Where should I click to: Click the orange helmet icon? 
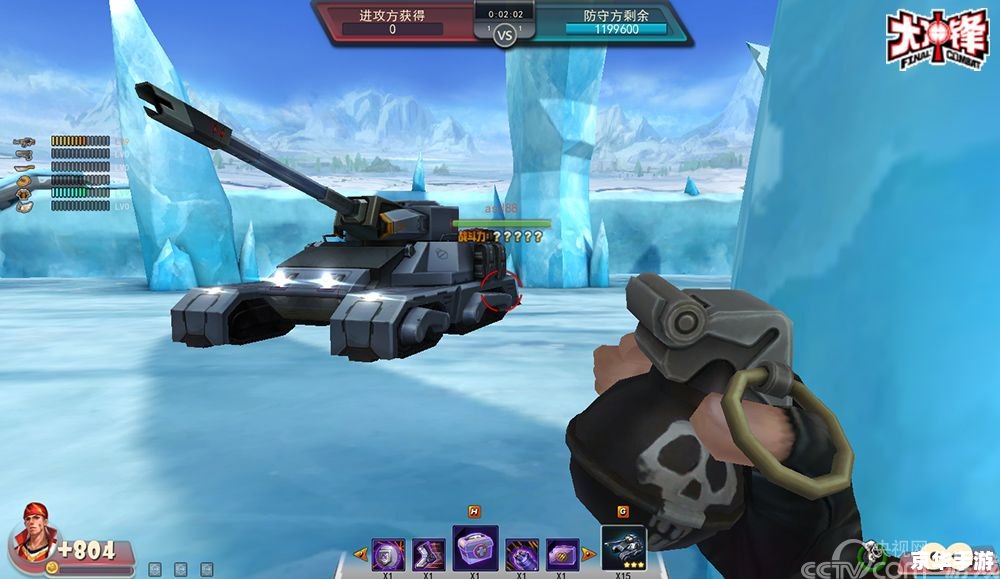click(x=24, y=180)
